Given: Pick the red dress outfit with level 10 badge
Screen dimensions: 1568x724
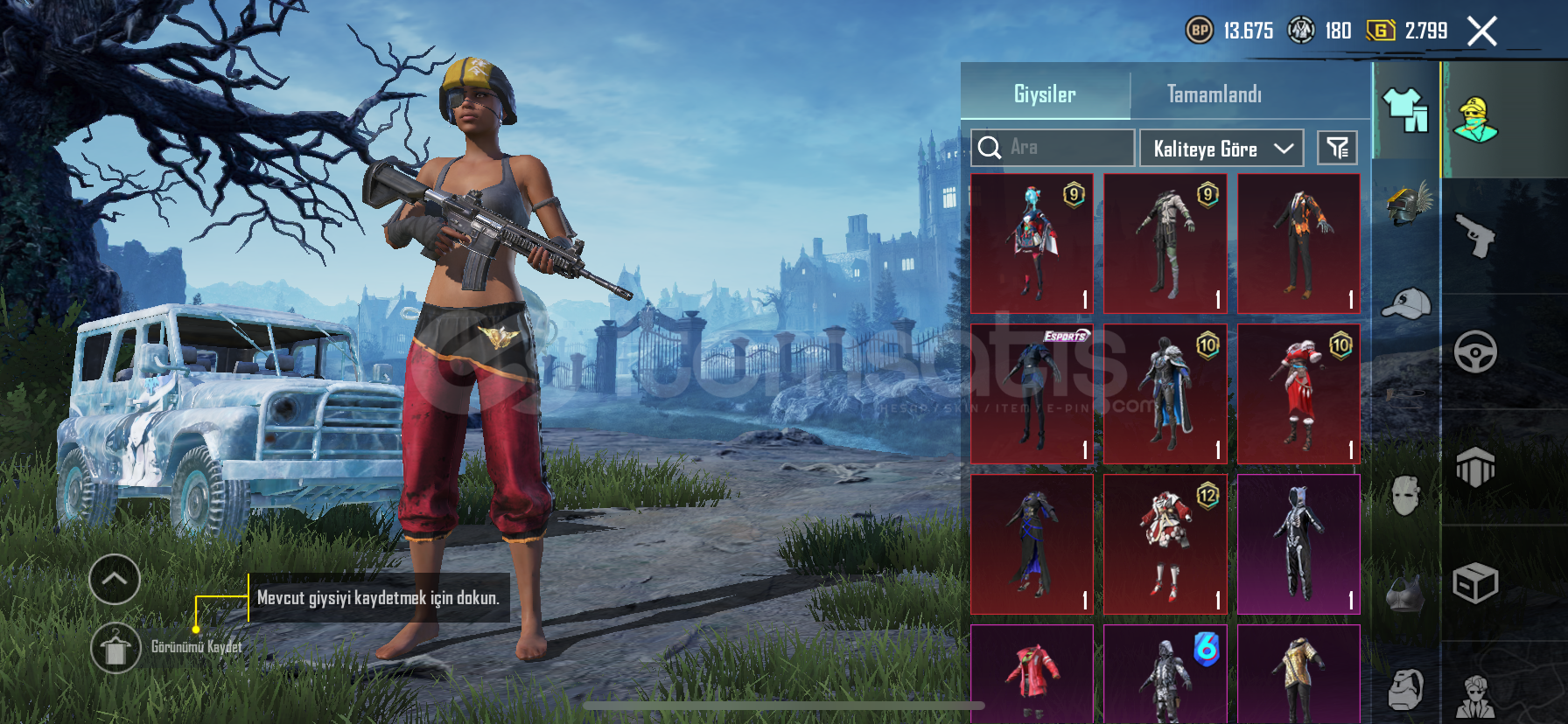Looking at the screenshot, I should tap(1298, 393).
